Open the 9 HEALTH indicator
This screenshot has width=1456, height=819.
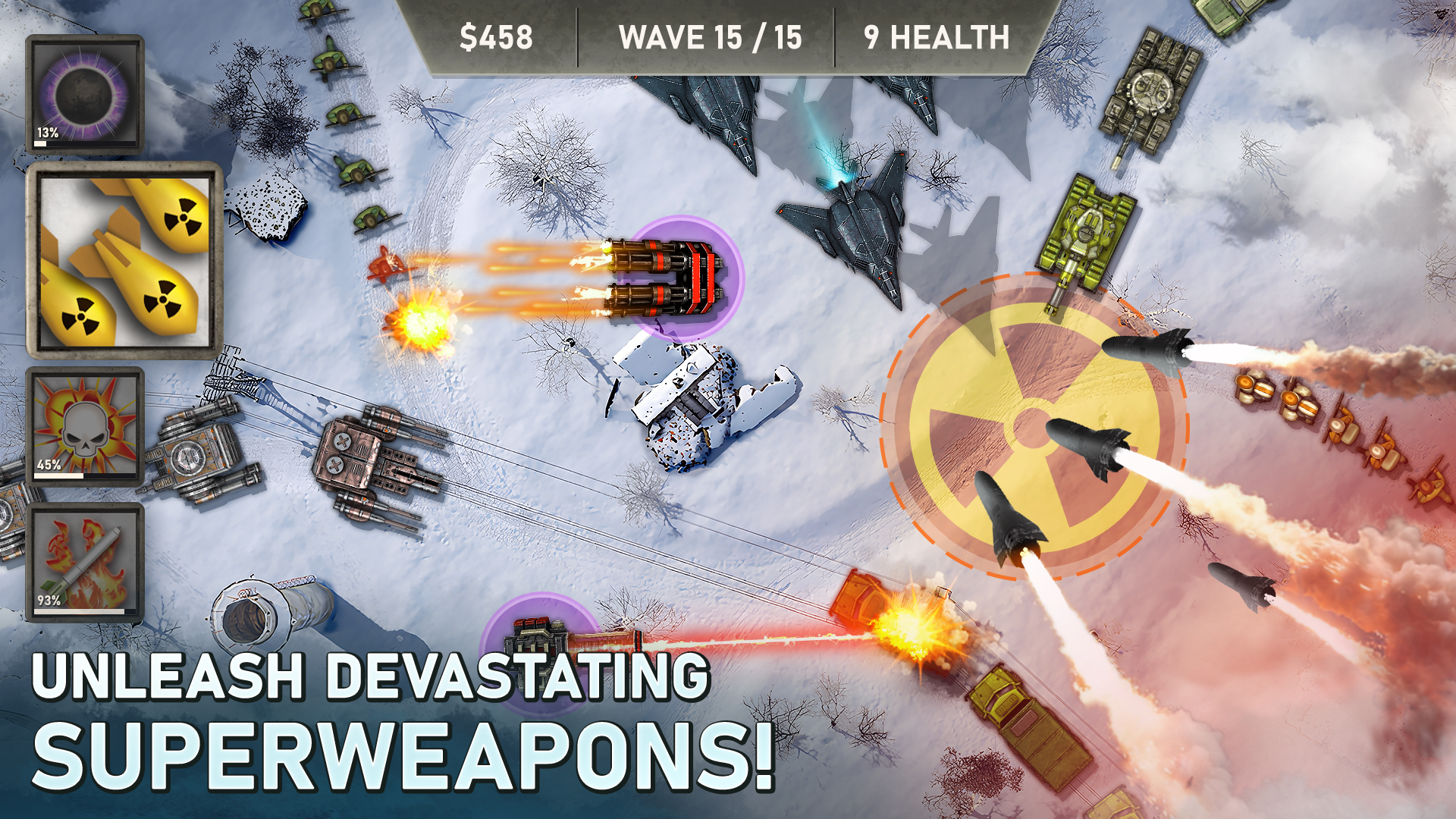point(937,34)
